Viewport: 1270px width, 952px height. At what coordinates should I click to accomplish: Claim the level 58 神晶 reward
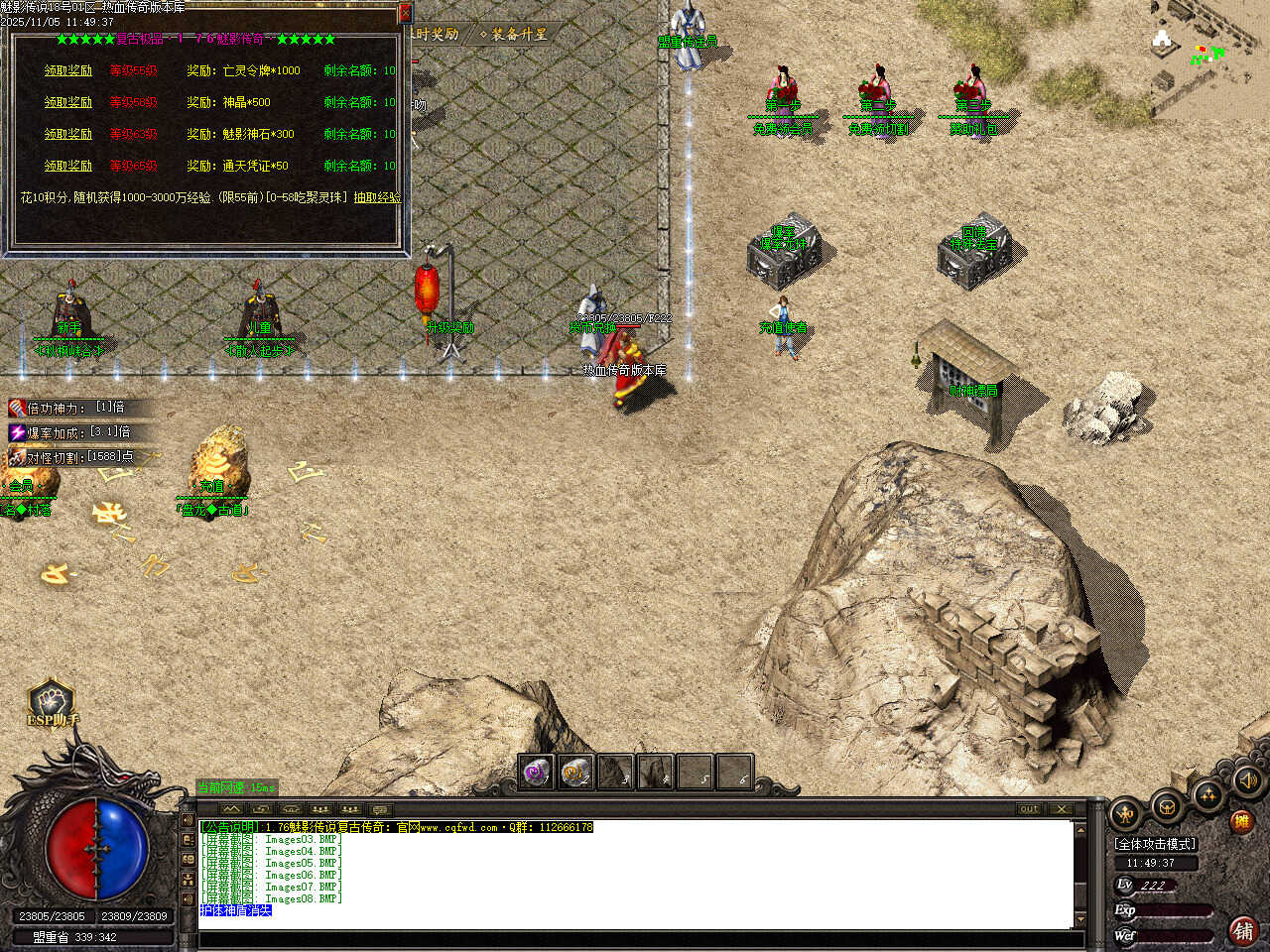pos(67,102)
